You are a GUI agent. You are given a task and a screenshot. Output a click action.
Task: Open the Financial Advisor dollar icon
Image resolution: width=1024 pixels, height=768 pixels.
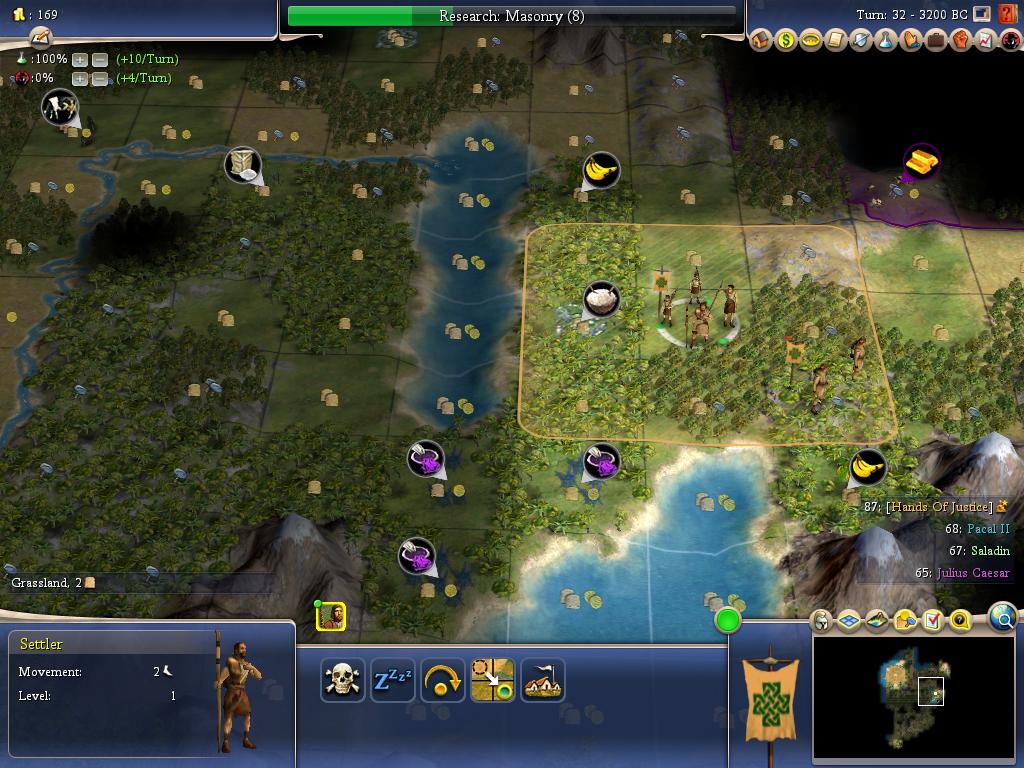tap(786, 41)
